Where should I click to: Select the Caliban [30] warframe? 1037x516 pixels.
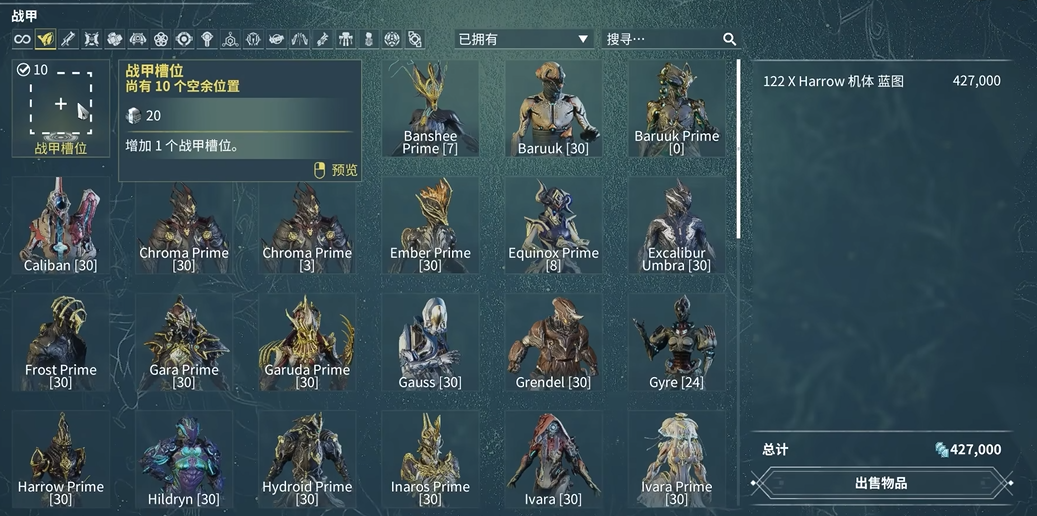coord(61,226)
